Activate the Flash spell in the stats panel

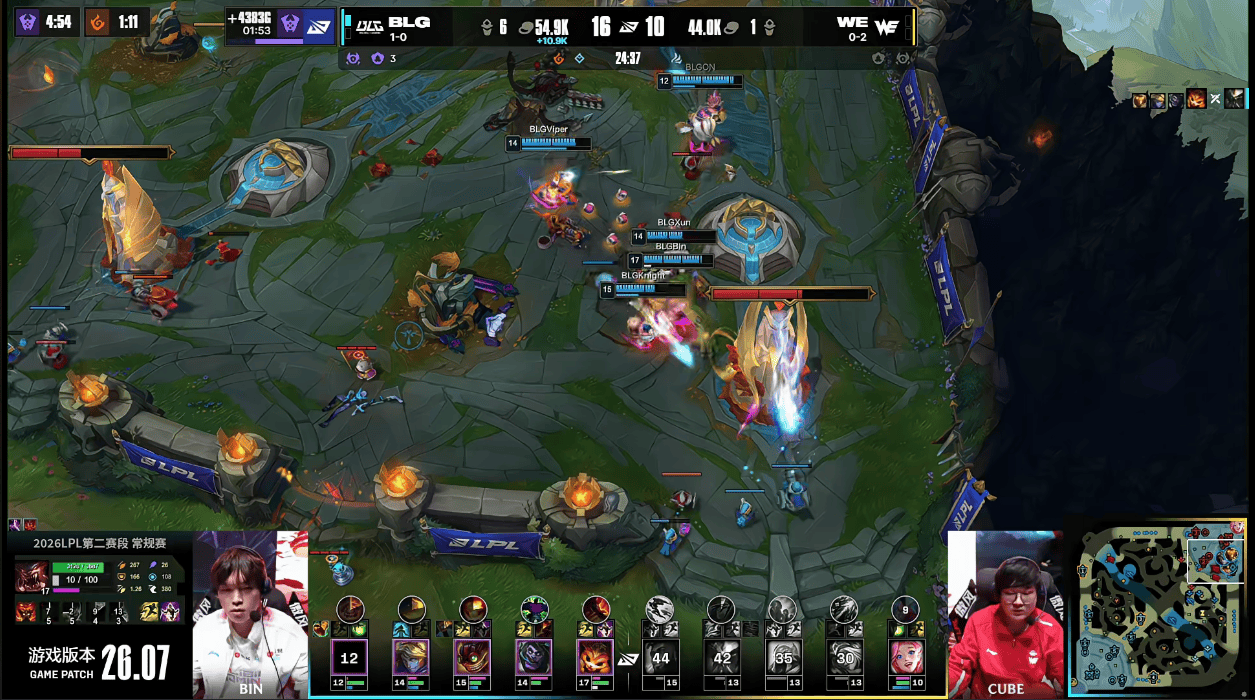click(x=150, y=611)
